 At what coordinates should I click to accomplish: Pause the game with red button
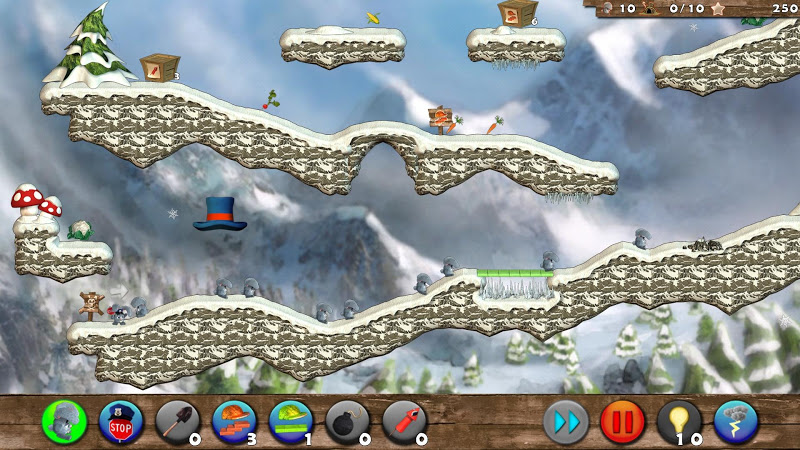(622, 422)
